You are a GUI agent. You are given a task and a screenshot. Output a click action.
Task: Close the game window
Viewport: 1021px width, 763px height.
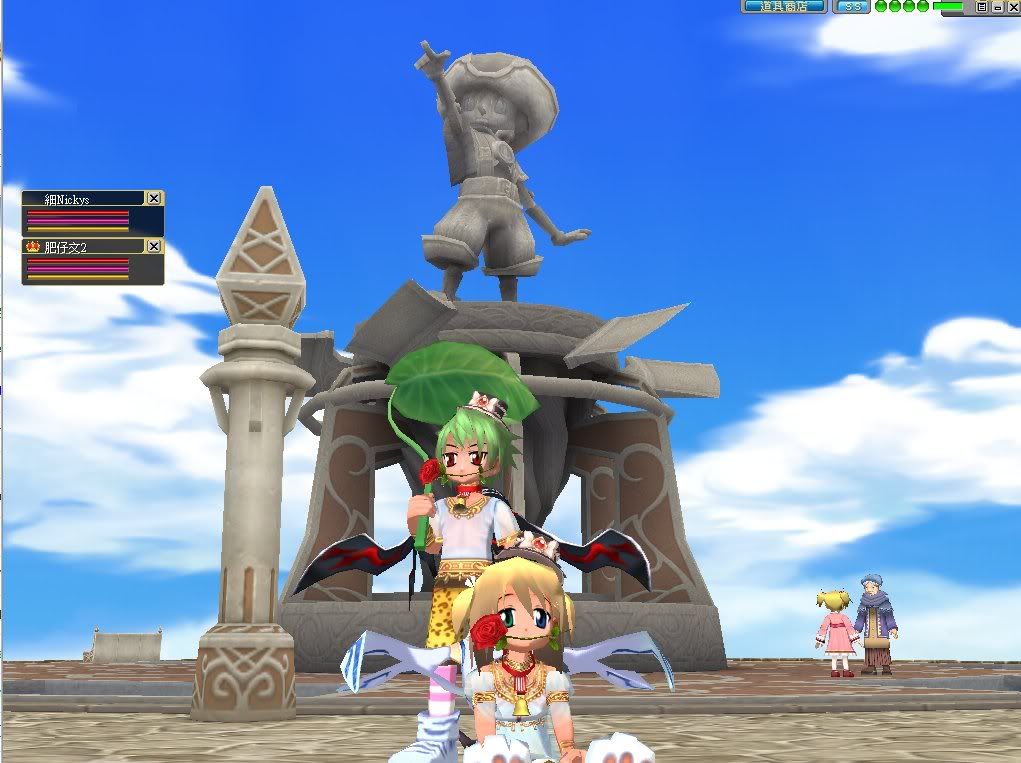[1012, 6]
